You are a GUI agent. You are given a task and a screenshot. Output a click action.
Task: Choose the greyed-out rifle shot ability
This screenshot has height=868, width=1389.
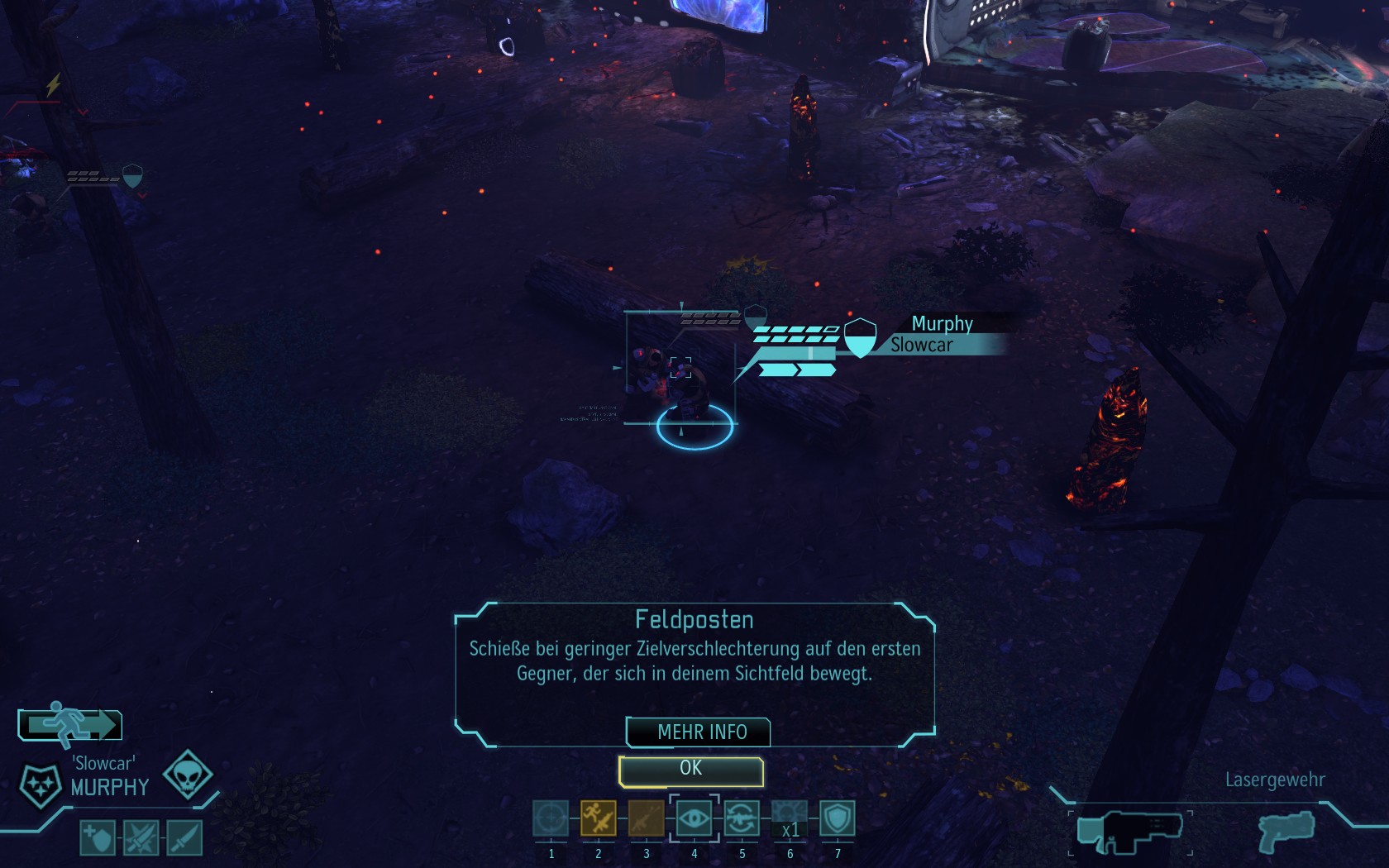[x=646, y=819]
